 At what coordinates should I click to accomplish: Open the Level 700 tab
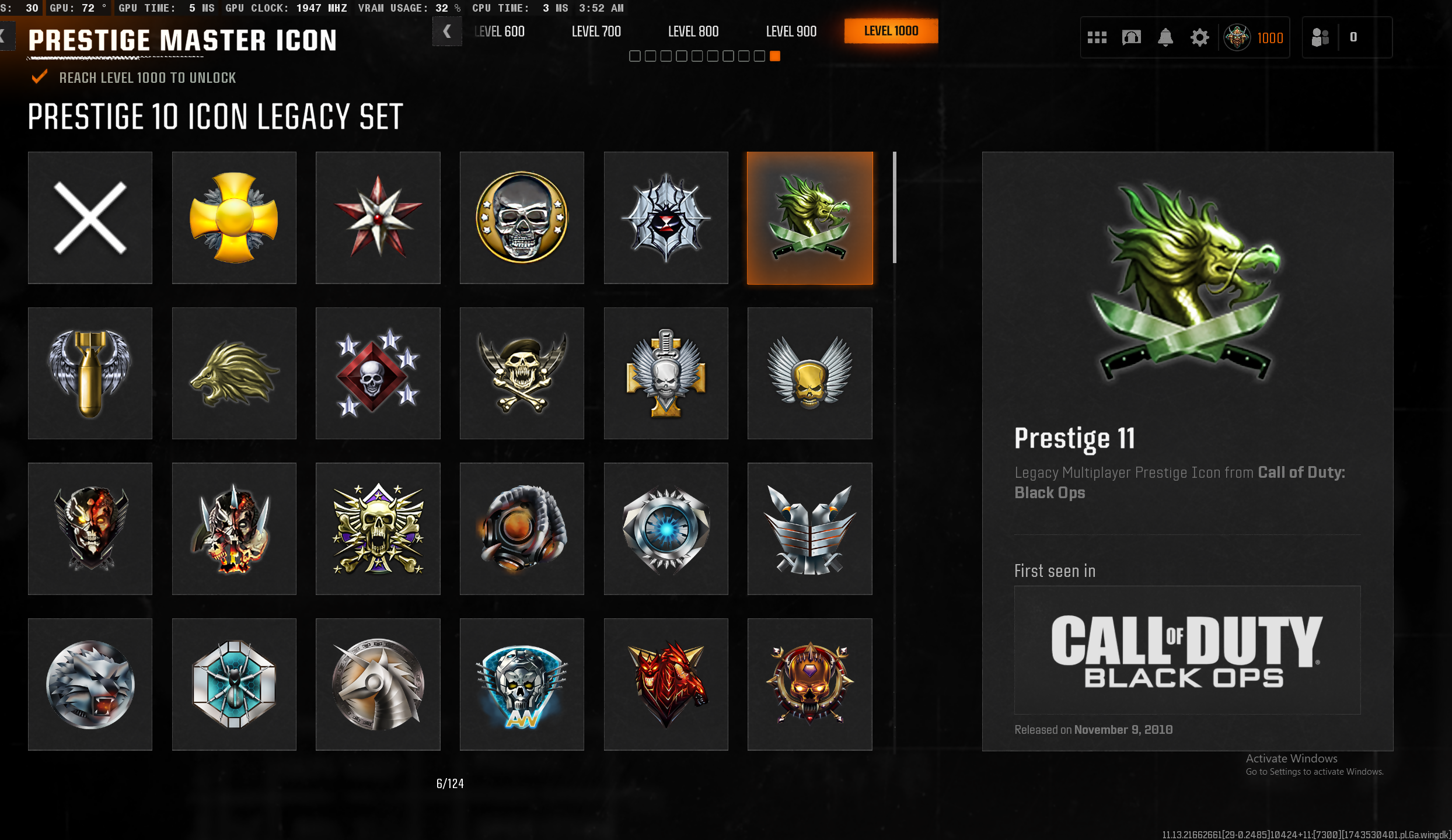(596, 32)
